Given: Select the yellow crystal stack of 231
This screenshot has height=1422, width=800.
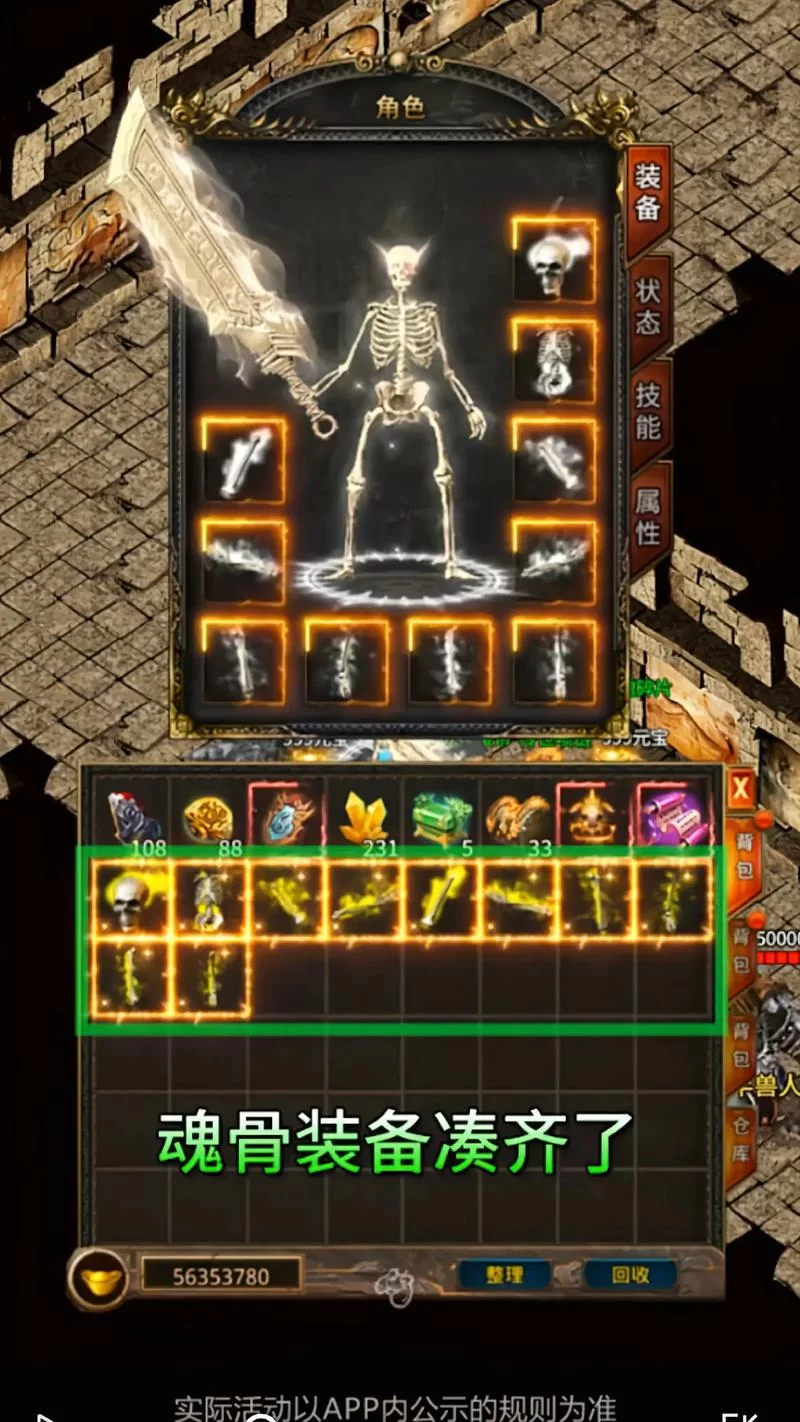Looking at the screenshot, I should coord(364,818).
